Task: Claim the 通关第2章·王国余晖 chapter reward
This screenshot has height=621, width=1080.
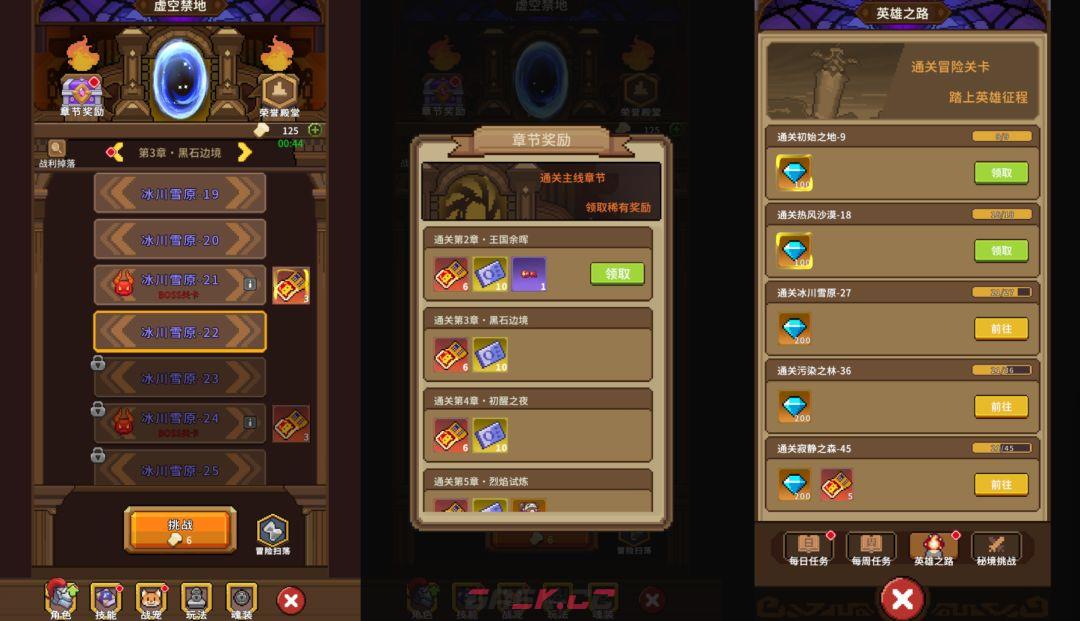Action: pos(617,273)
